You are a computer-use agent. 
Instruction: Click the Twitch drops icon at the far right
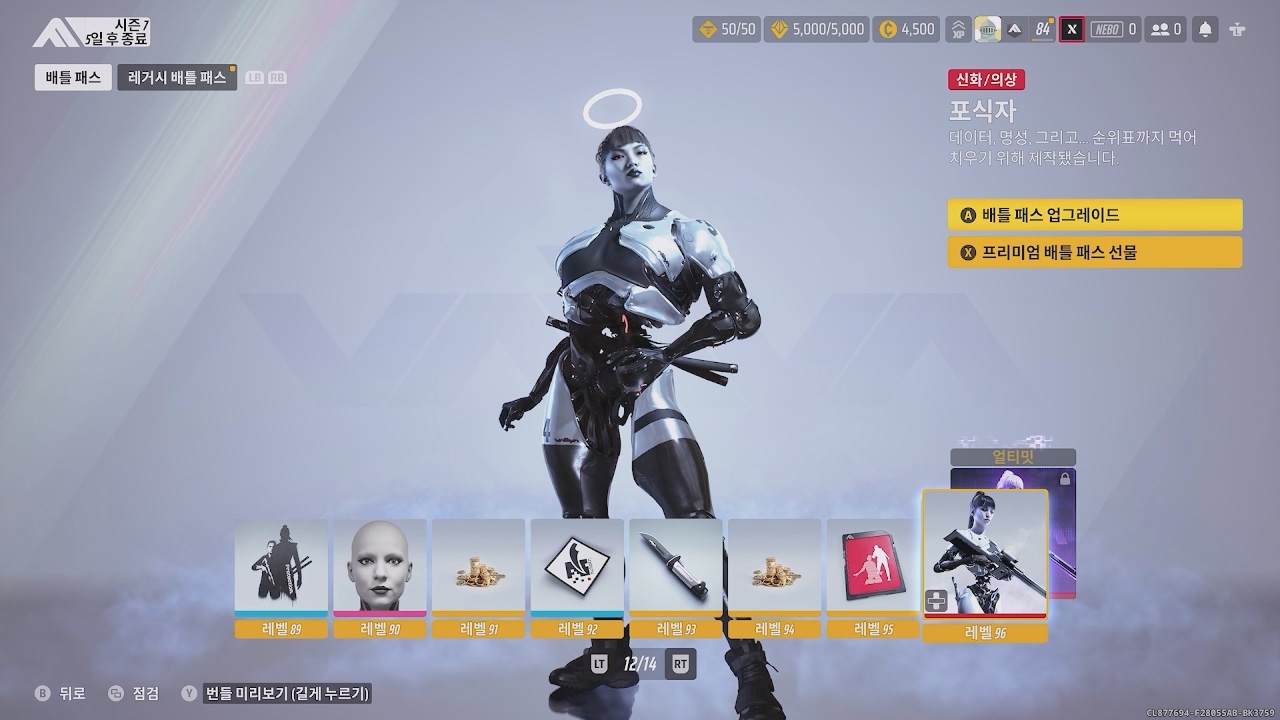[1238, 29]
